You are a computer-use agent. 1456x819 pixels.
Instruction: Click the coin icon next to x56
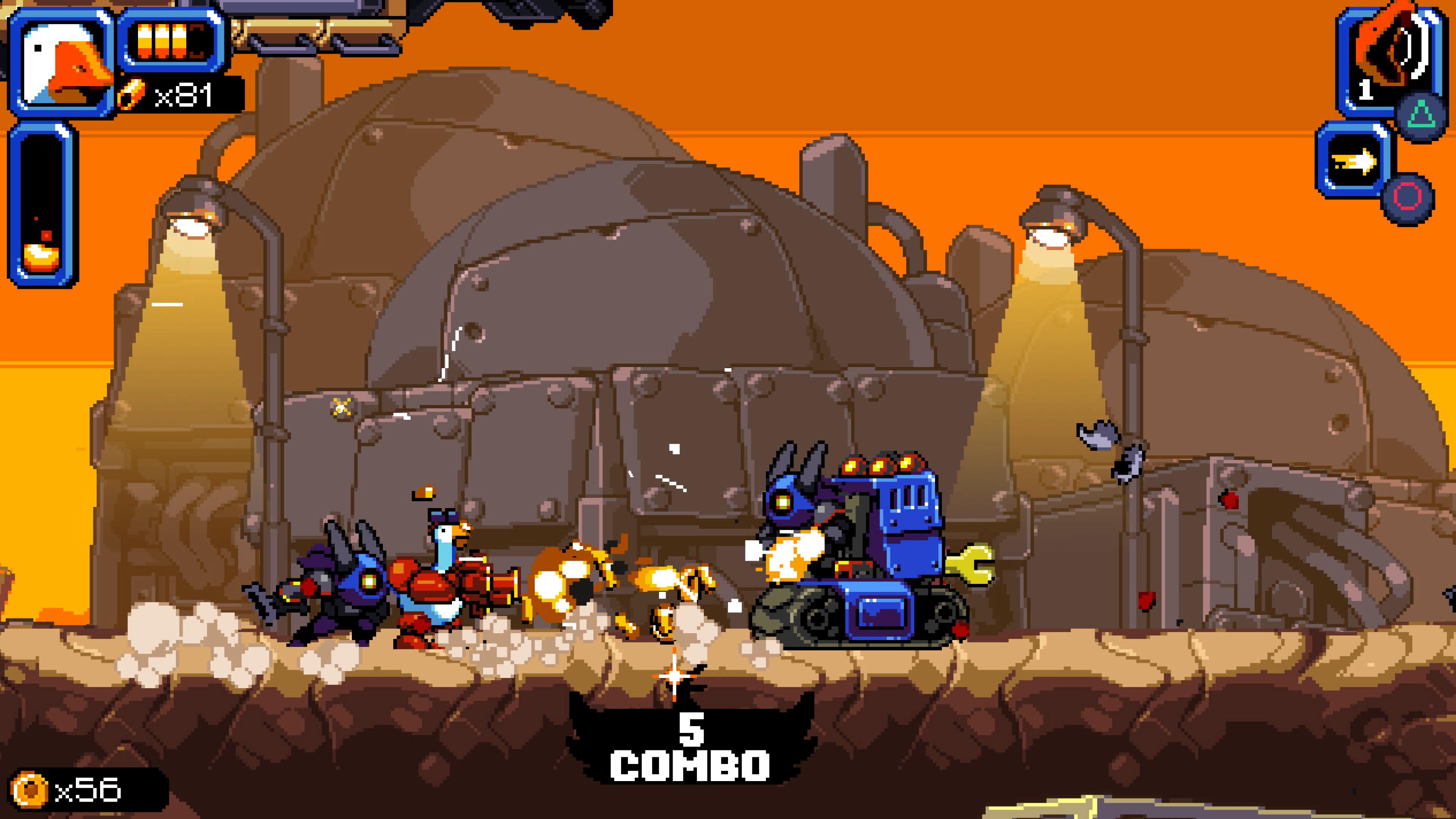[30, 789]
